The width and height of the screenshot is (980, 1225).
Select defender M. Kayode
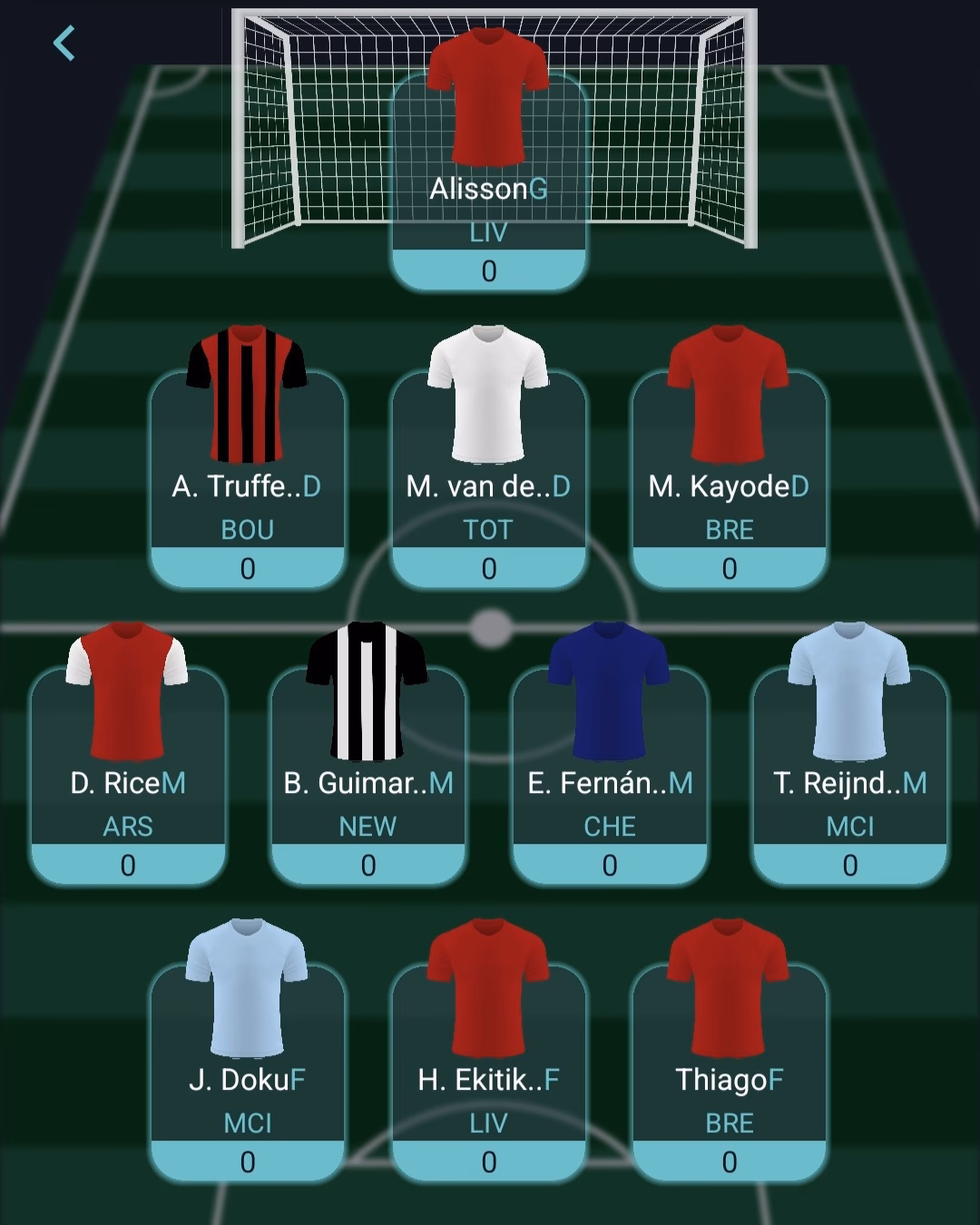click(729, 479)
